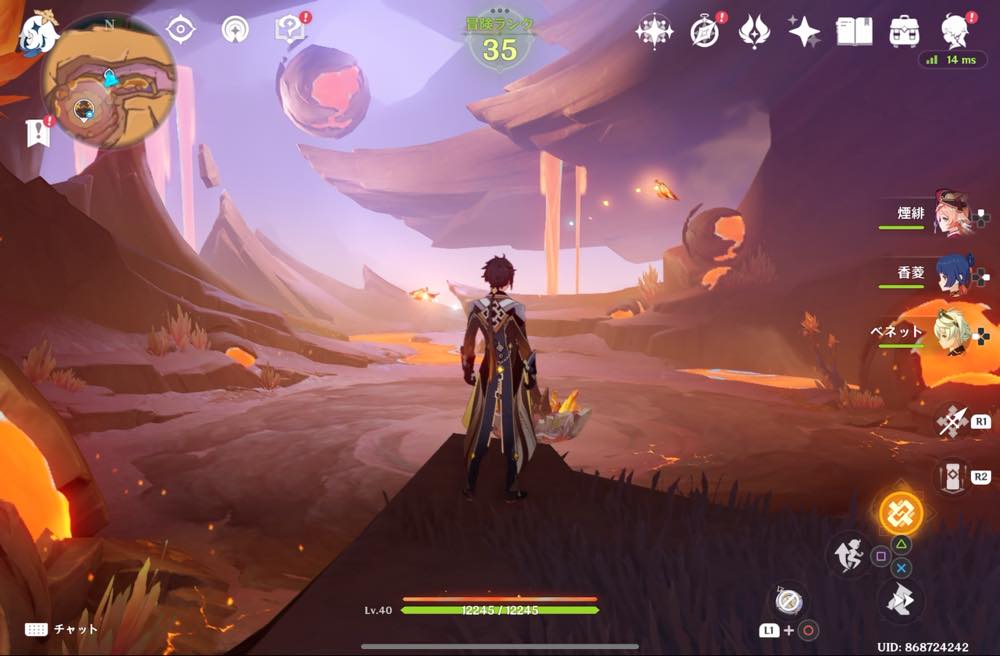Open the circular minimap
1000x656 pixels.
click(x=108, y=82)
